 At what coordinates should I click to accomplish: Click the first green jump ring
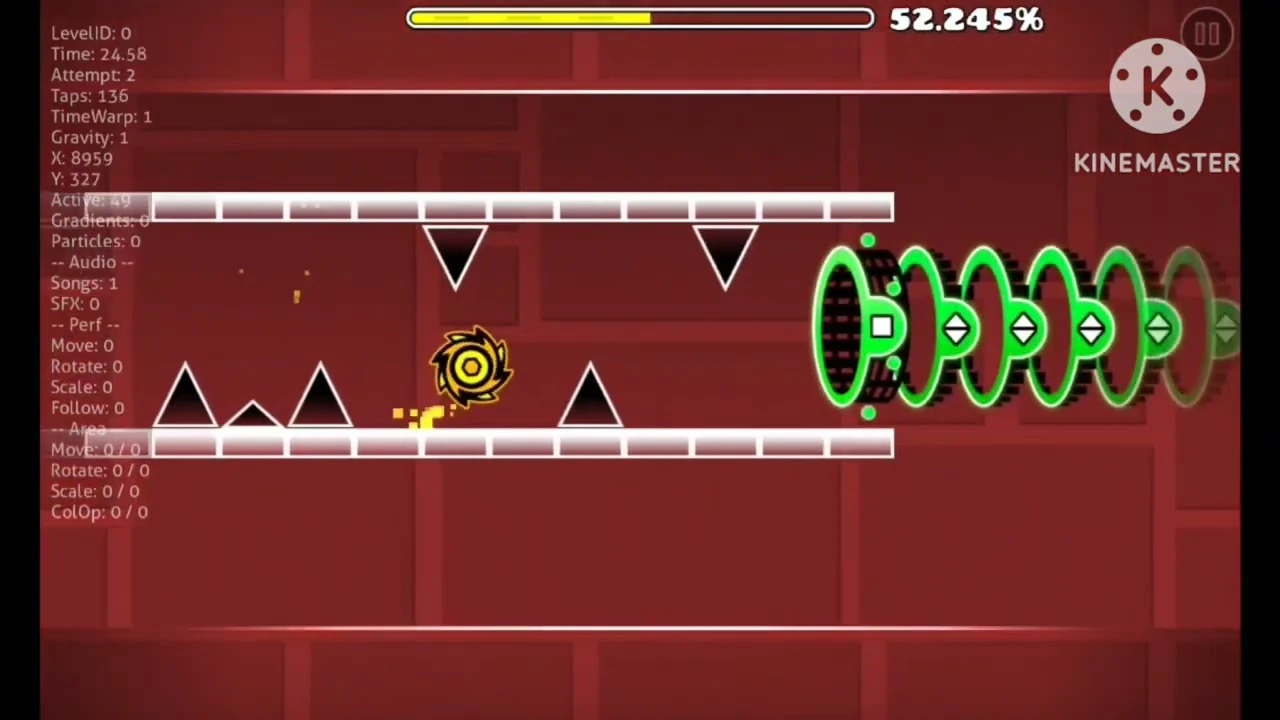click(845, 325)
